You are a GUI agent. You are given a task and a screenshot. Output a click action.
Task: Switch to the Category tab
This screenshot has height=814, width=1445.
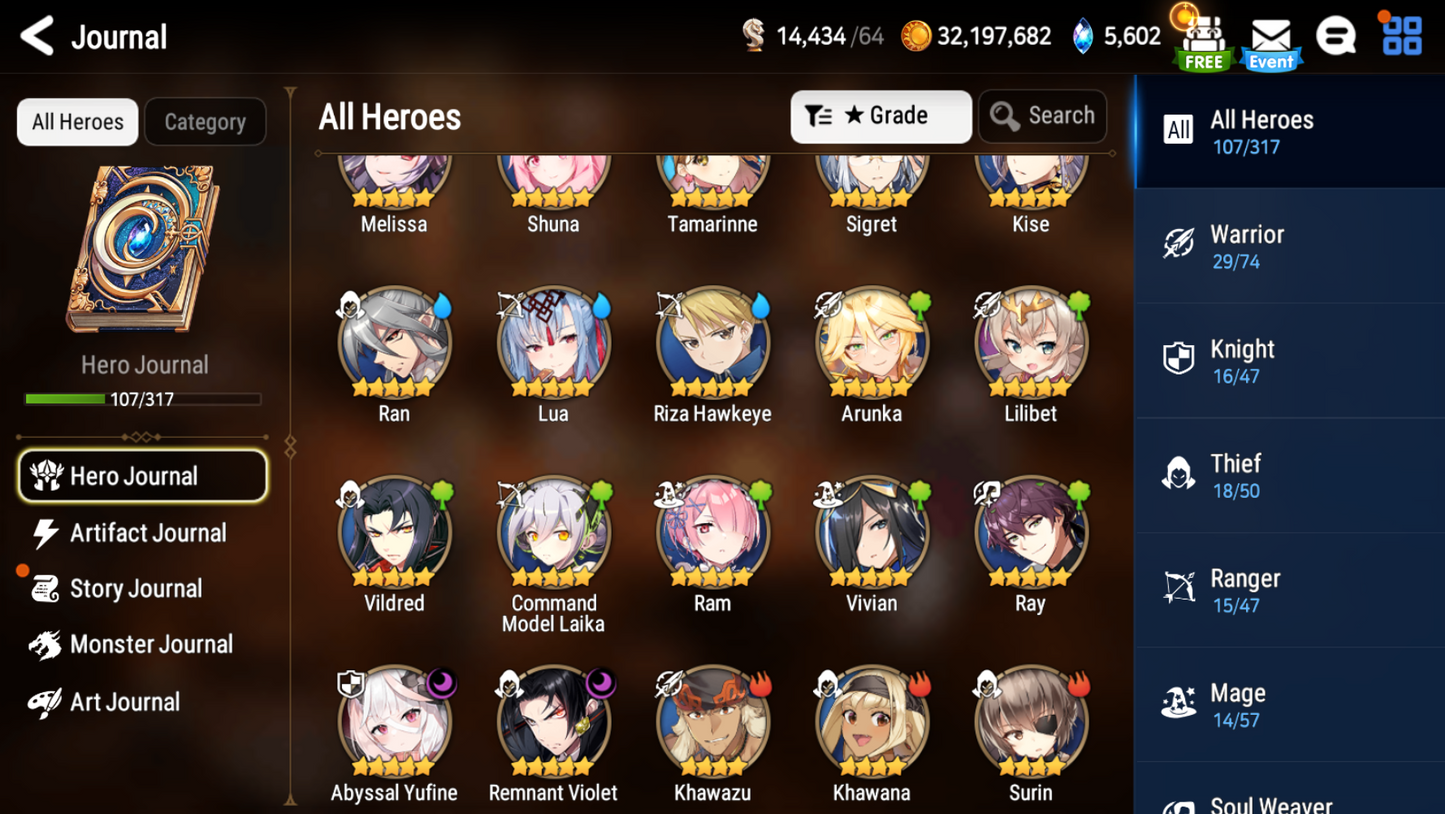[205, 121]
